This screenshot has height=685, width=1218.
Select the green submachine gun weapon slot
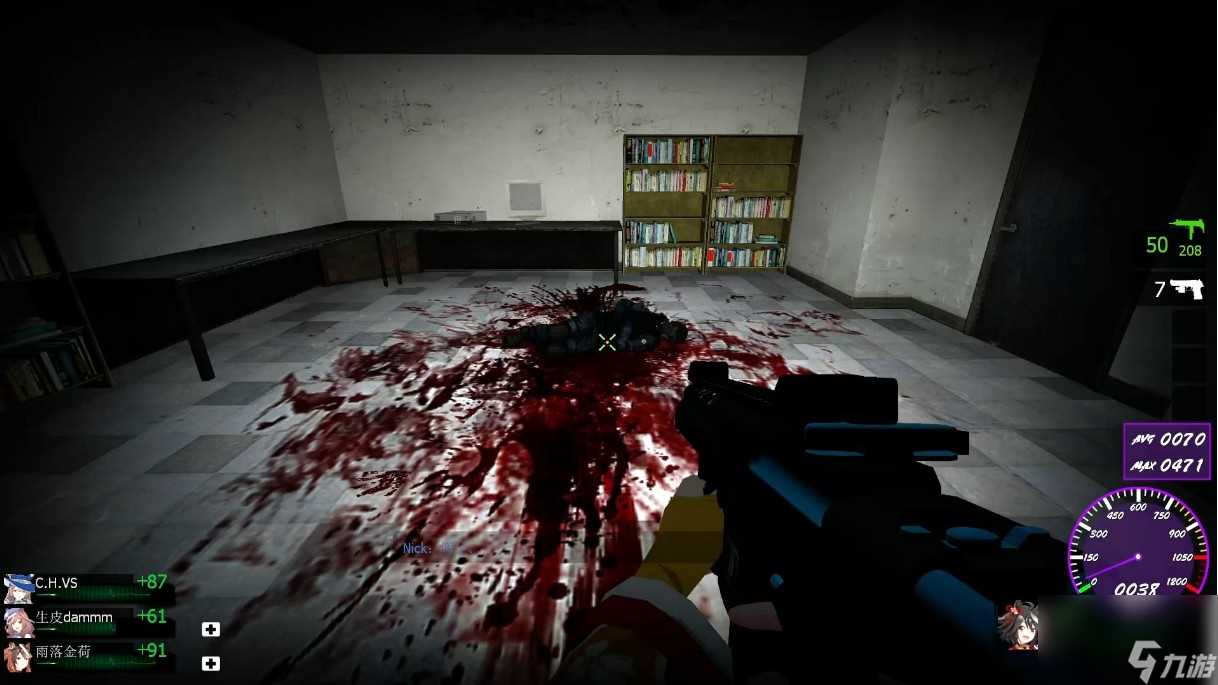1188,232
